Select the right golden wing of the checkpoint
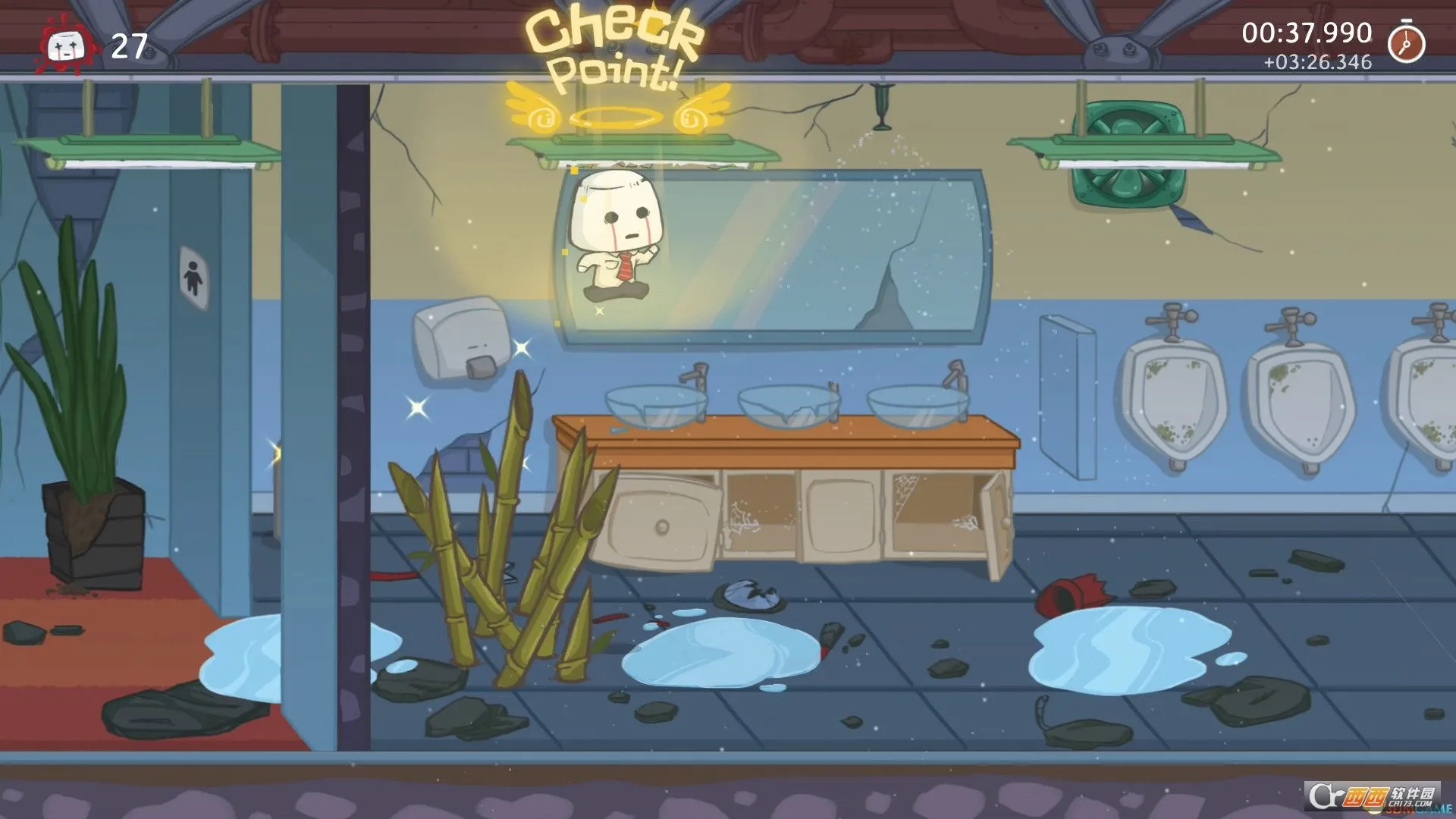This screenshot has height=819, width=1456. [x=701, y=110]
